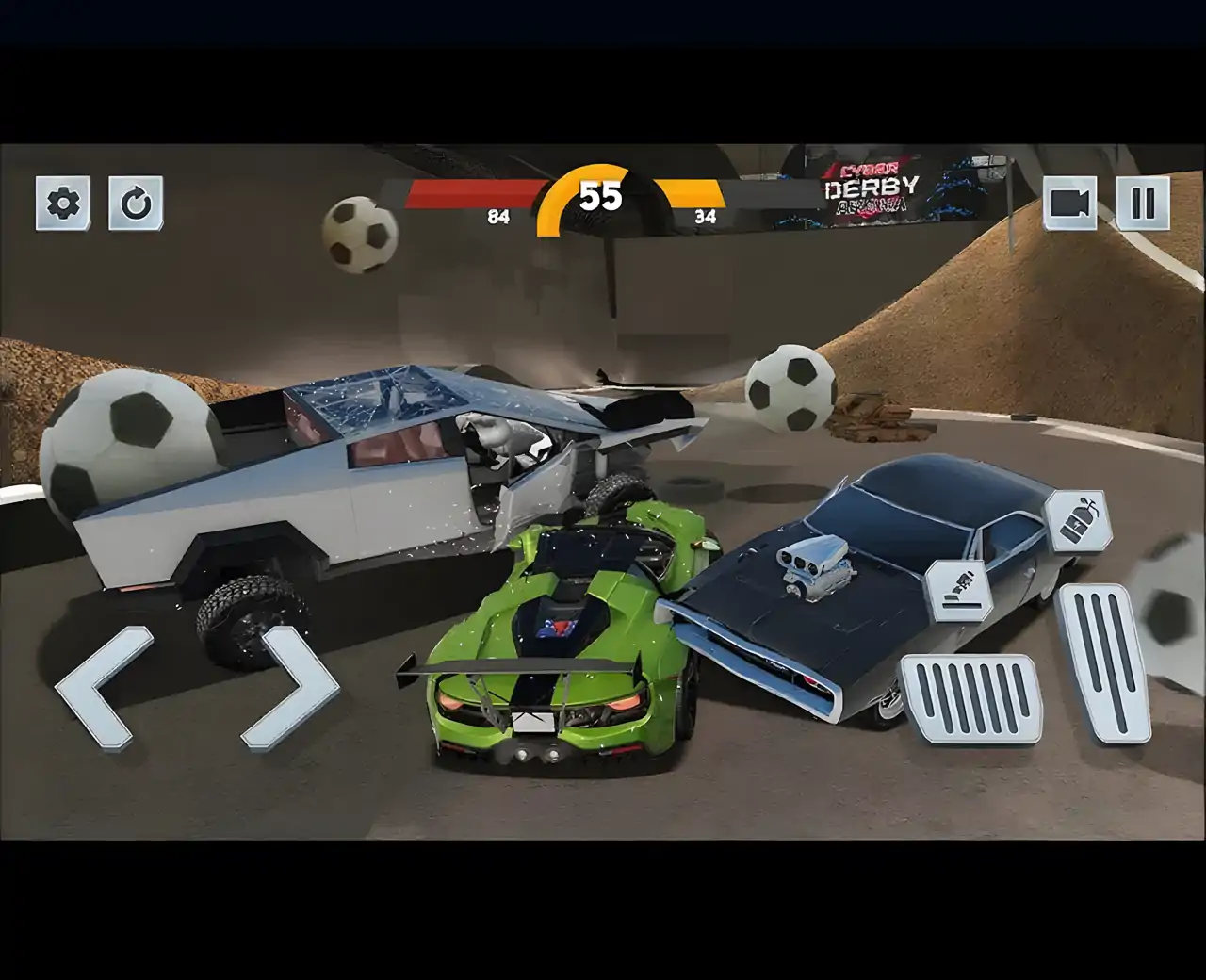Viewport: 1206px width, 980px height.
Task: Activate the nitro canister boost
Action: click(x=1078, y=521)
